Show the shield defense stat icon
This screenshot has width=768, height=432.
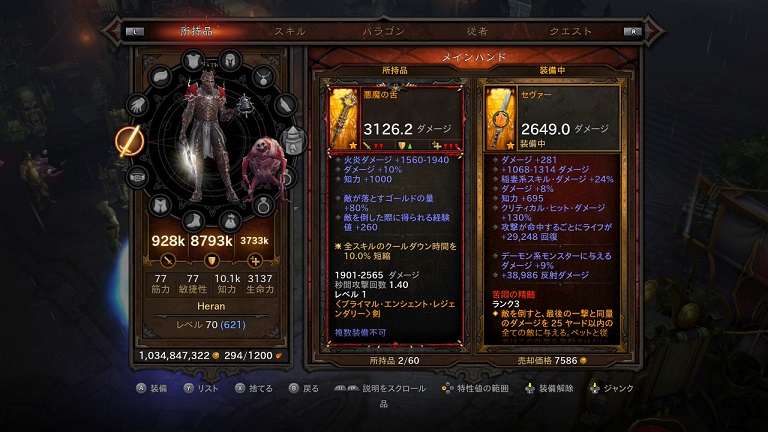(212, 261)
